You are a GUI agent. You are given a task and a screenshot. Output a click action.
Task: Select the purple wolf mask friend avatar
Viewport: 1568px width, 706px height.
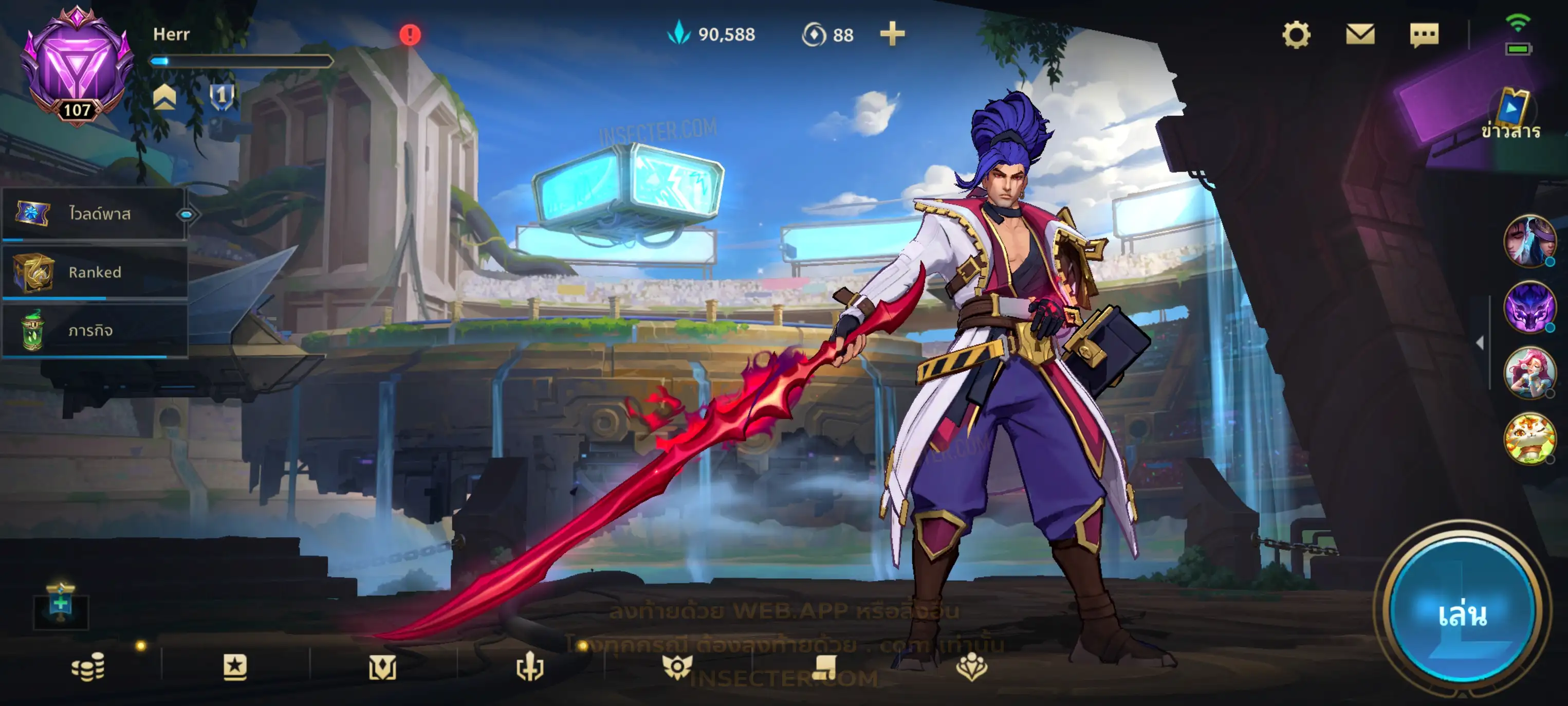click(x=1528, y=307)
